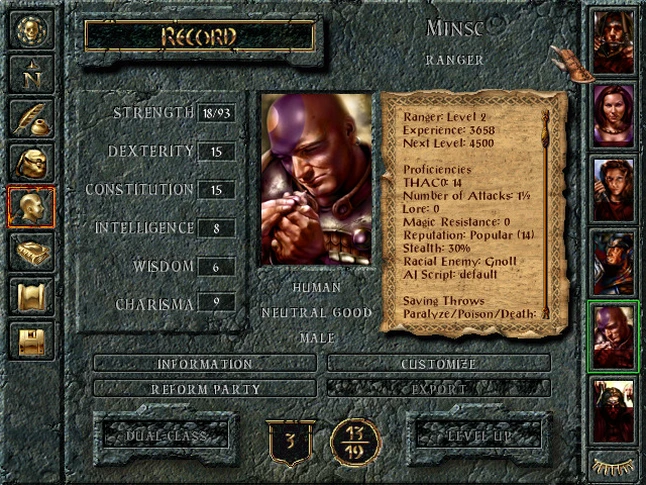The height and width of the screenshot is (485, 646).
Task: Click the select-all party button below portraits
Action: pos(612,463)
